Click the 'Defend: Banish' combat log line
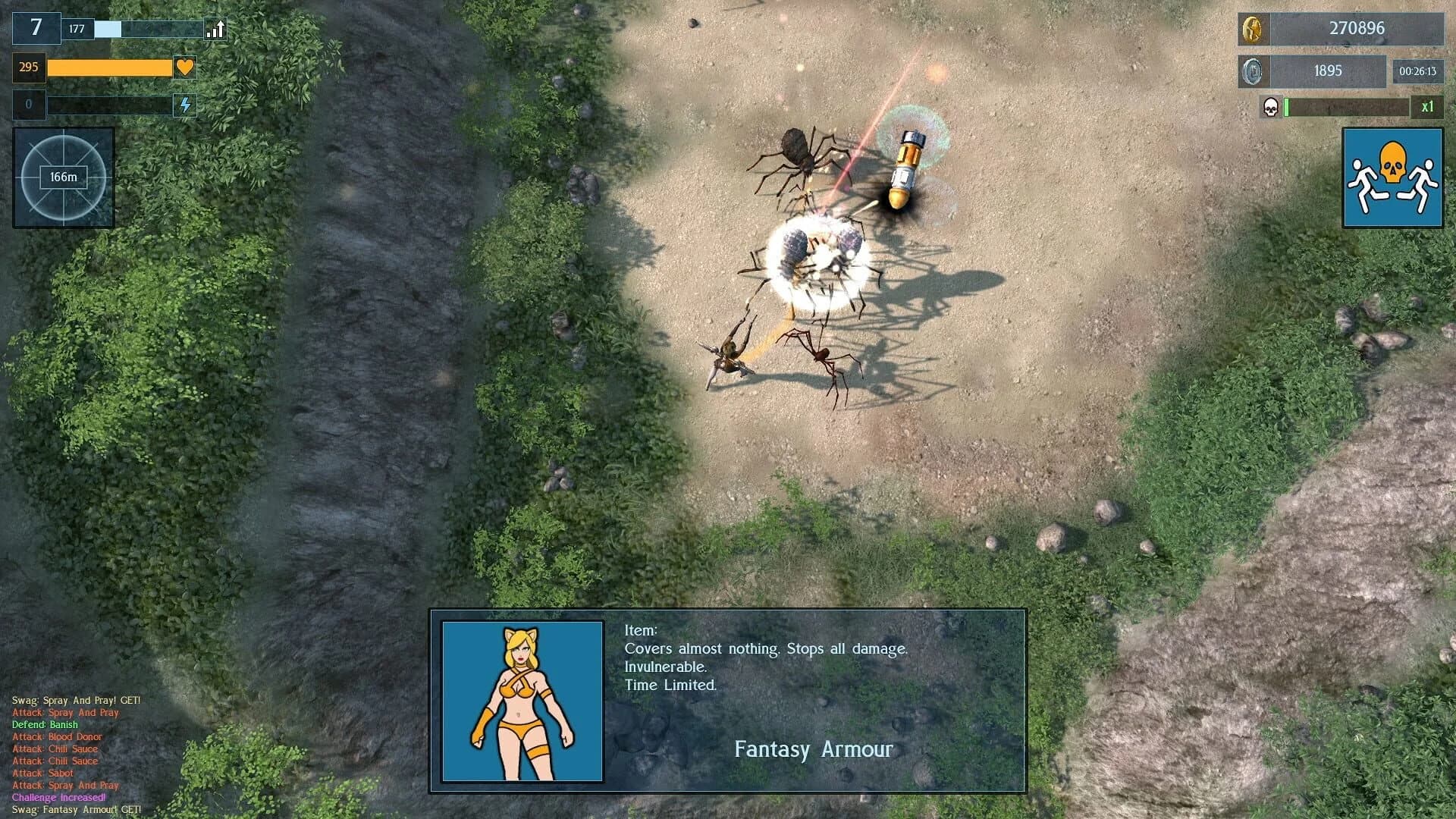The width and height of the screenshot is (1456, 819). click(x=45, y=724)
